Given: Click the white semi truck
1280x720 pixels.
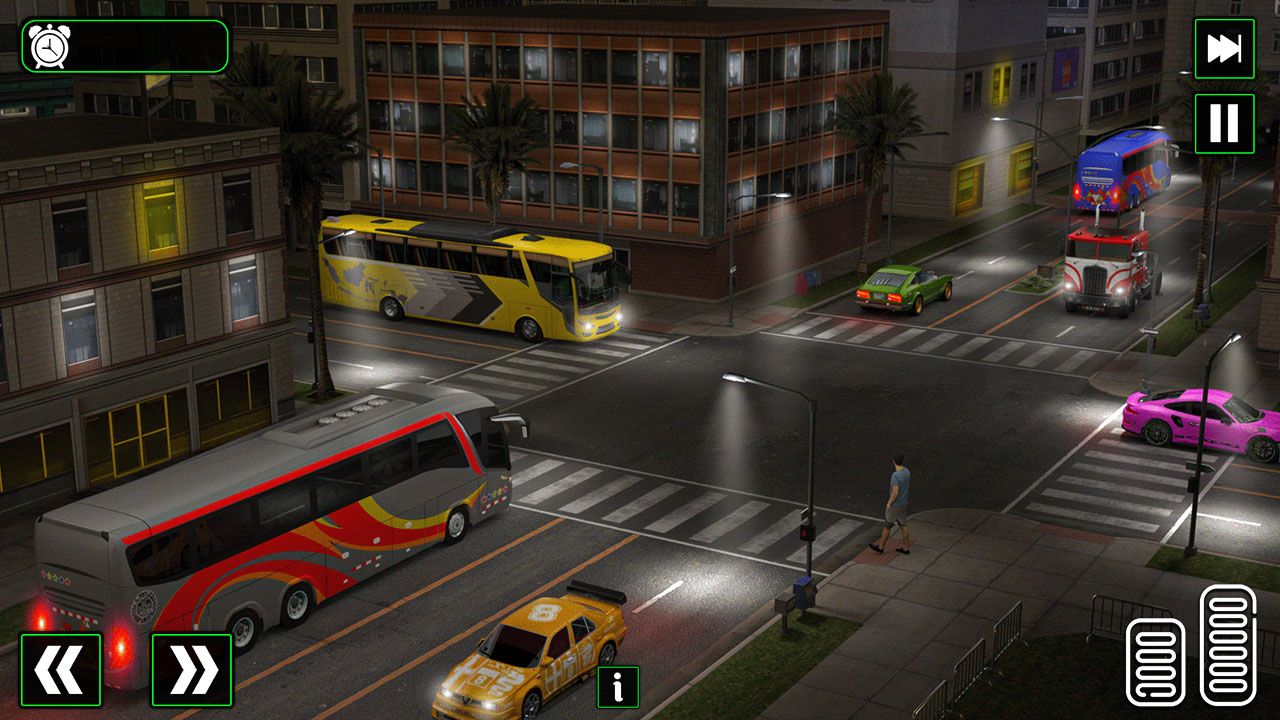Looking at the screenshot, I should (x=1105, y=275).
